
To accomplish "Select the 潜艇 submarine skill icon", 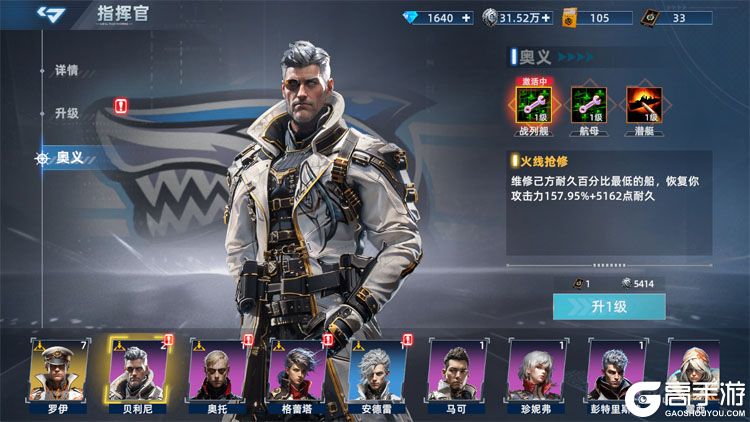I will pos(641,104).
